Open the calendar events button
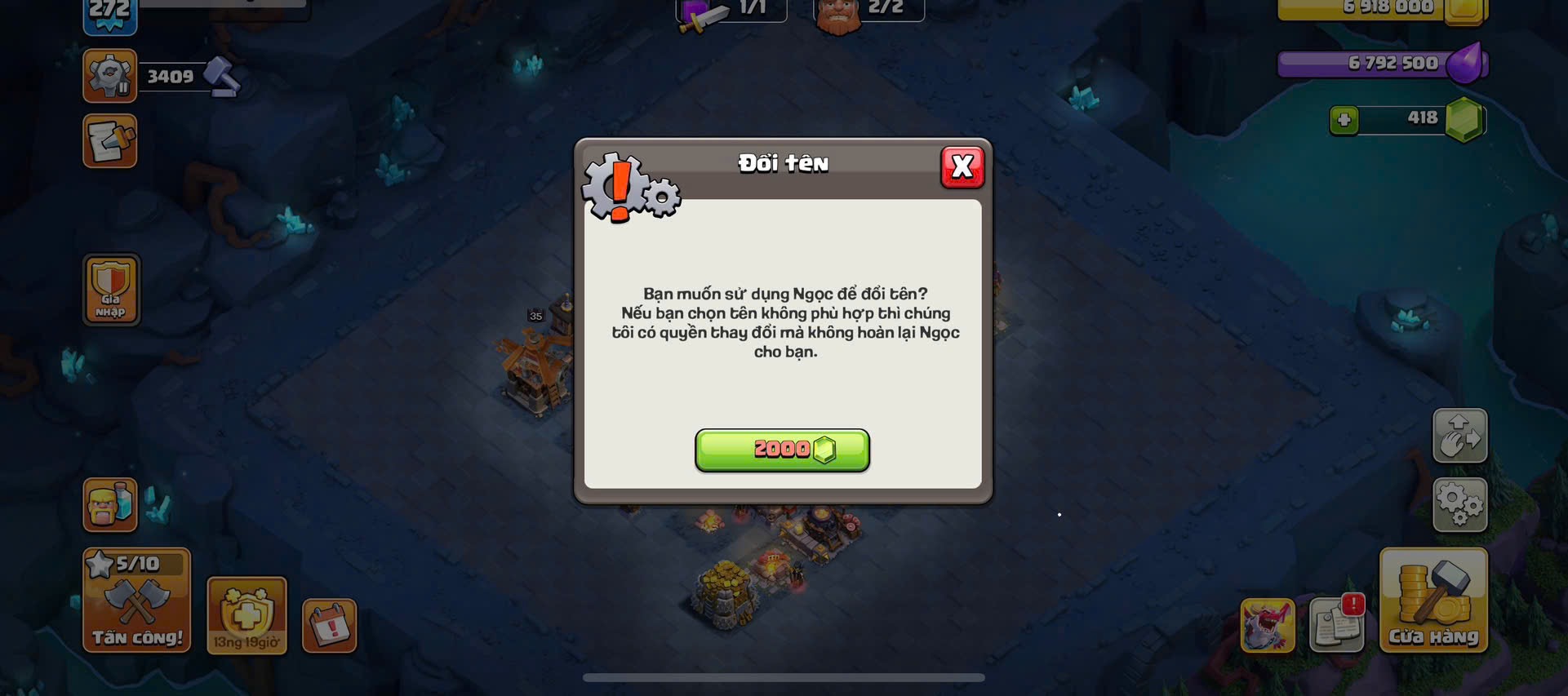The image size is (1568, 696). (x=330, y=626)
